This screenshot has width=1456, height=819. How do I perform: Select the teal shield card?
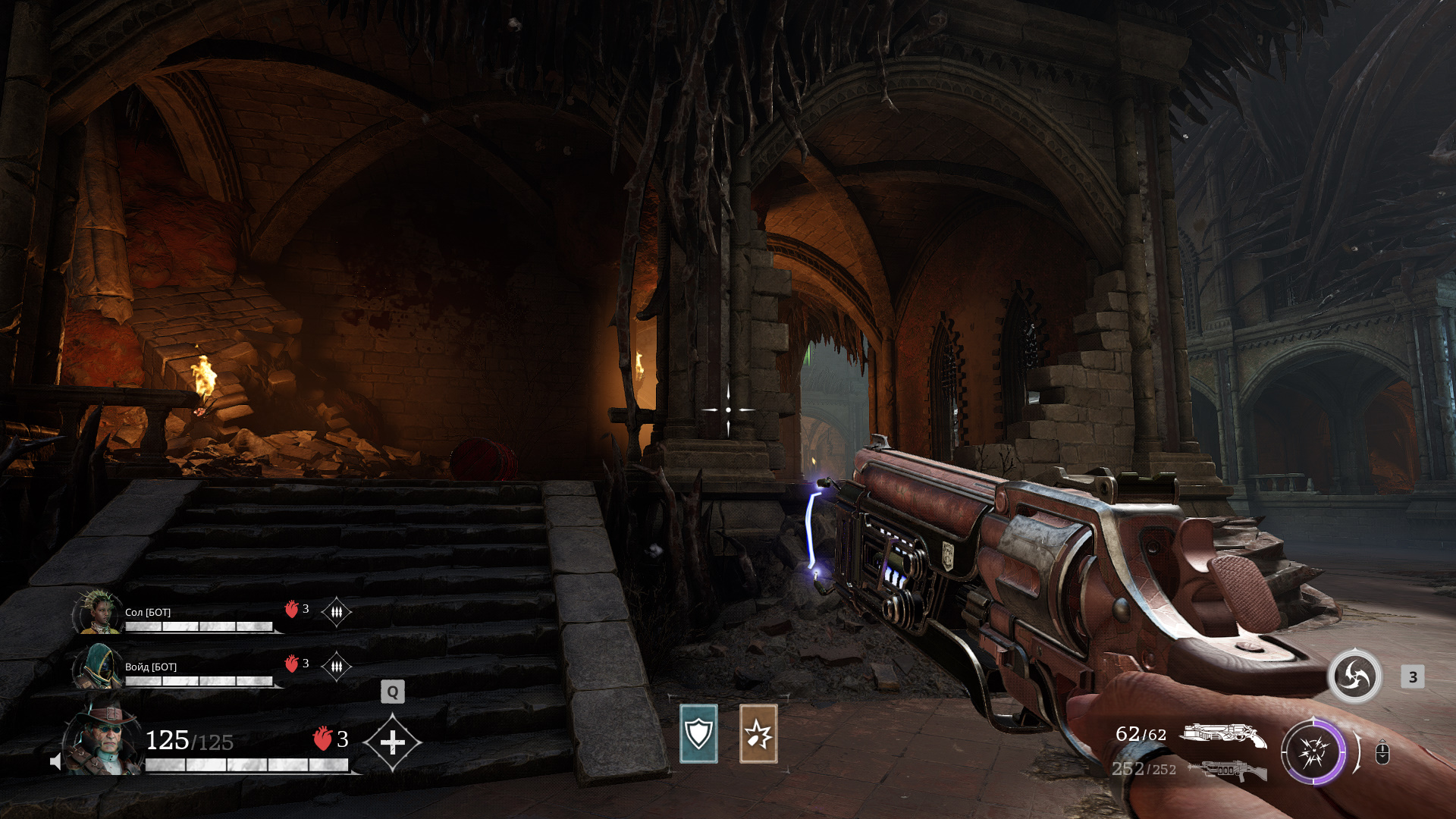click(x=698, y=733)
